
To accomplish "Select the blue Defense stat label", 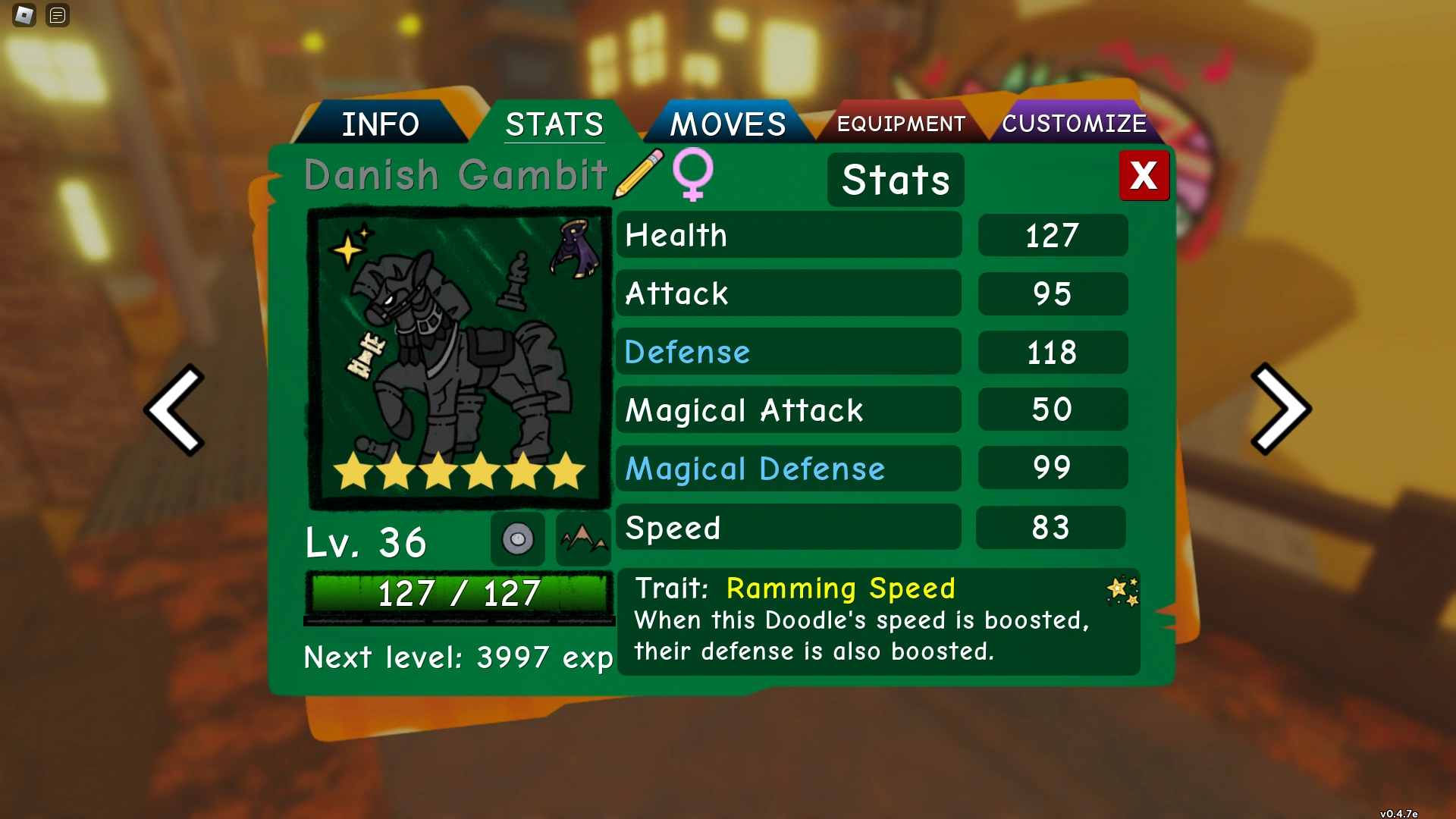I will pyautogui.click(x=686, y=352).
